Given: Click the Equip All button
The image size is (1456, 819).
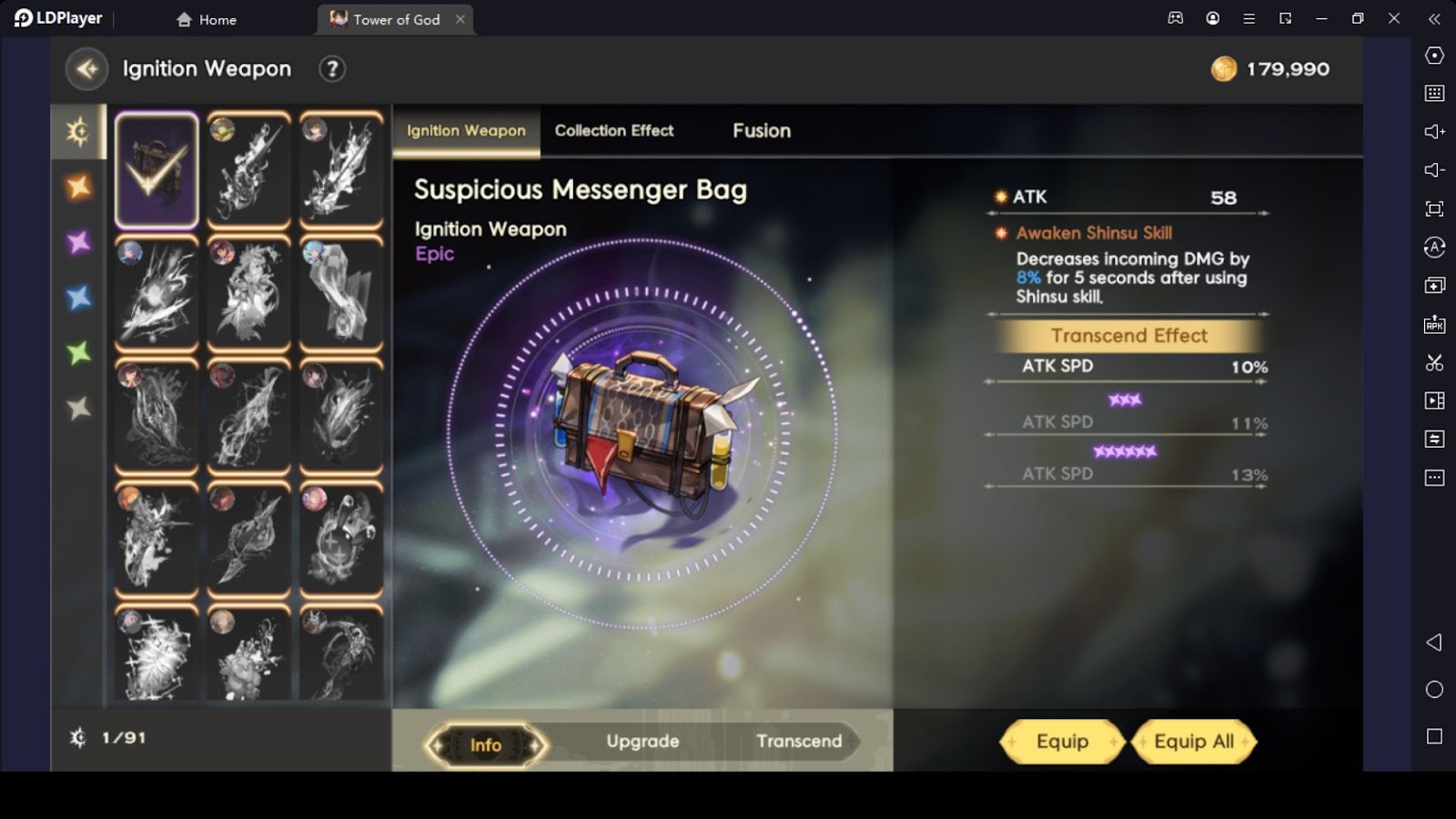Looking at the screenshot, I should coord(1194,742).
